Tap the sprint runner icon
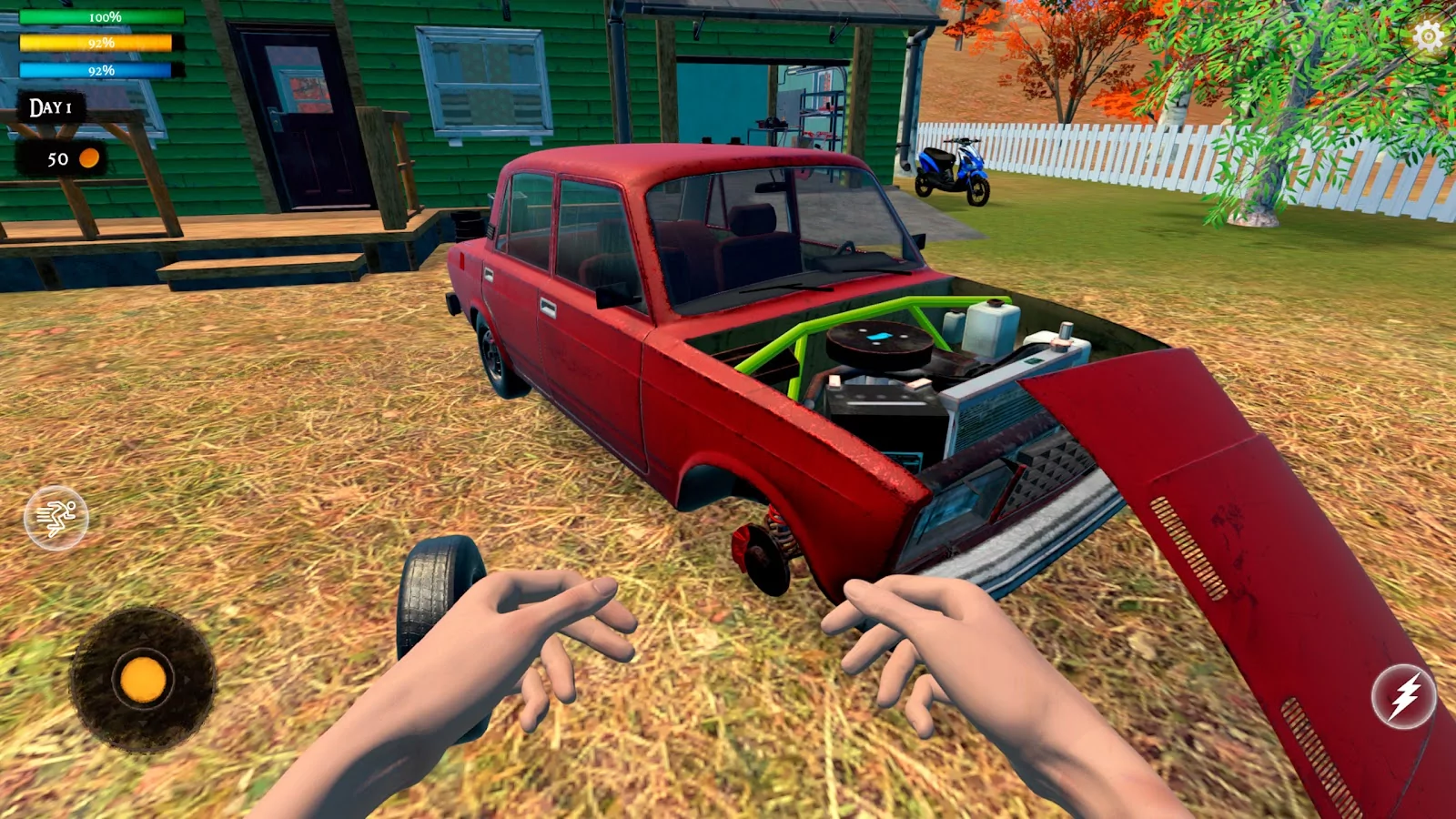The width and height of the screenshot is (1456, 819). pos(57,517)
